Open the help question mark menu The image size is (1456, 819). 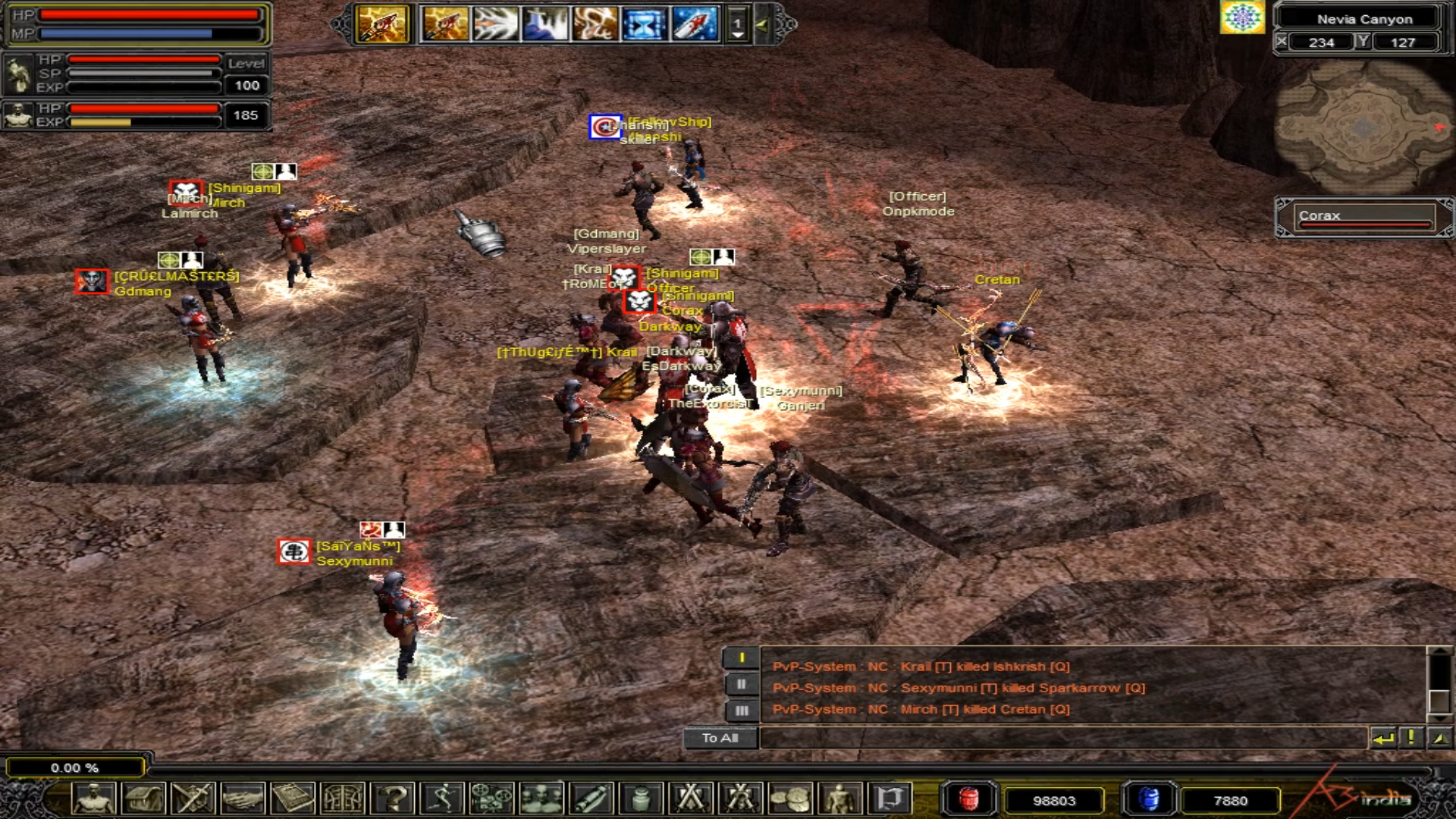(394, 799)
